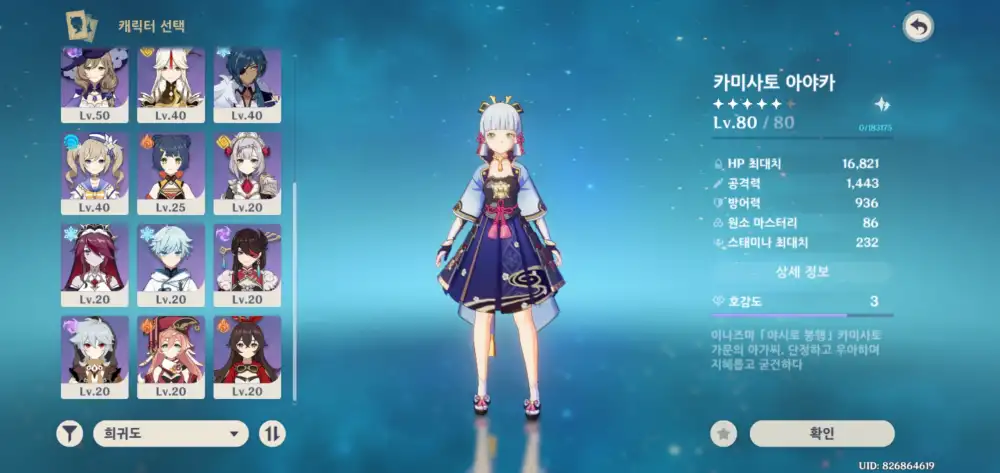This screenshot has height=473, width=1000.
Task: Click the funnel filter button
Action: (x=69, y=433)
